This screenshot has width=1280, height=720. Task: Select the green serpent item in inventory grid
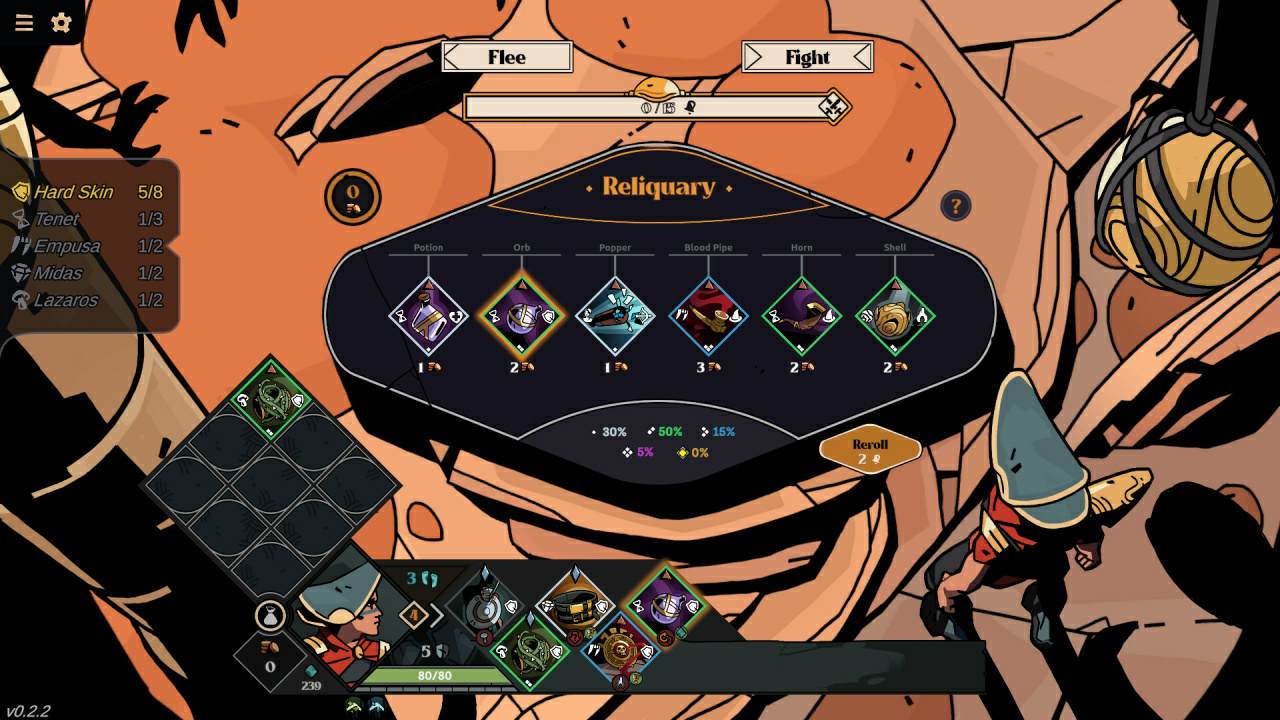[270, 400]
